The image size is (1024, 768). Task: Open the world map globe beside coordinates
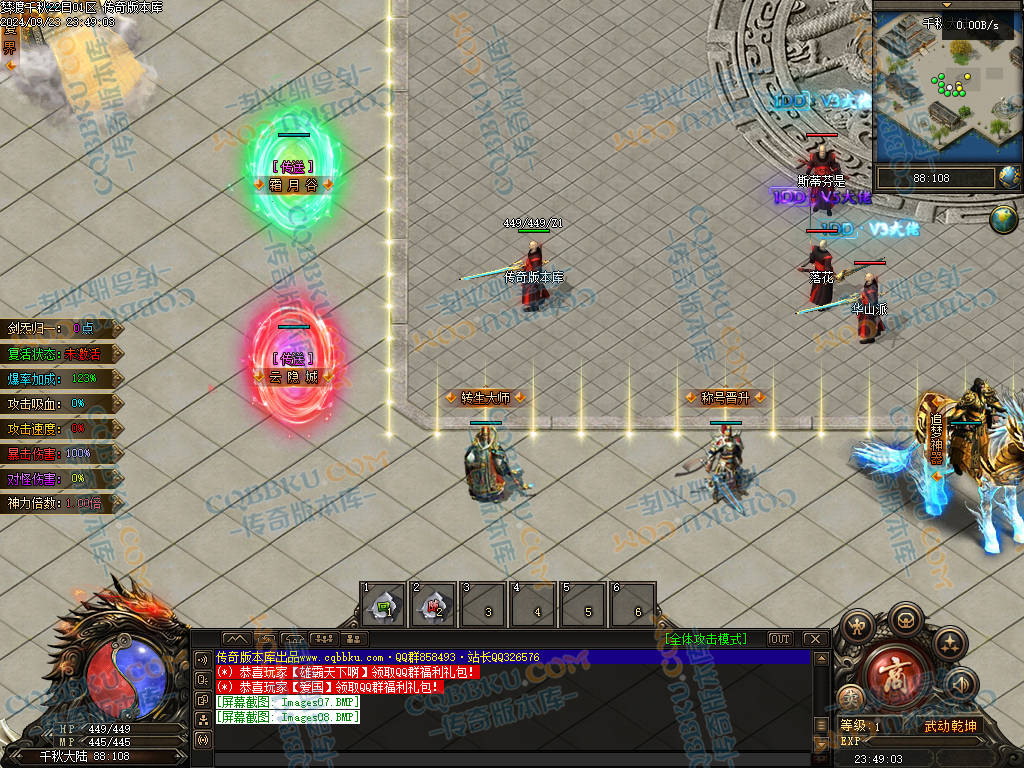[1009, 178]
